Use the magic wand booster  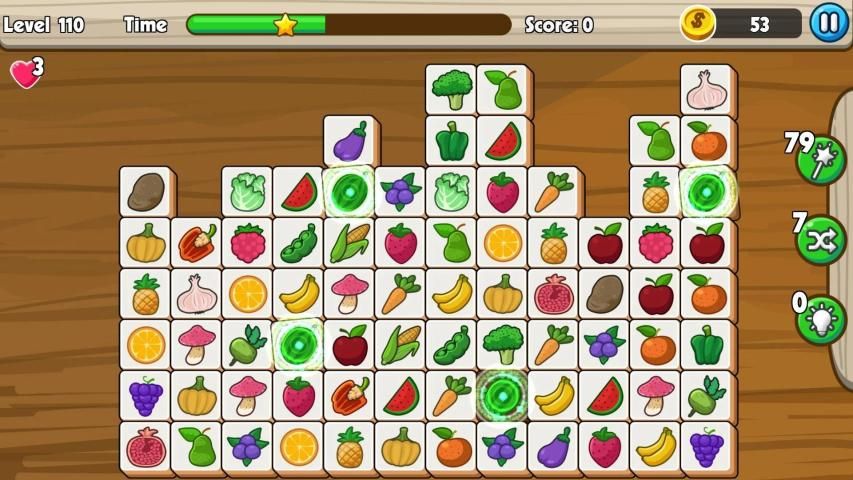821,161
